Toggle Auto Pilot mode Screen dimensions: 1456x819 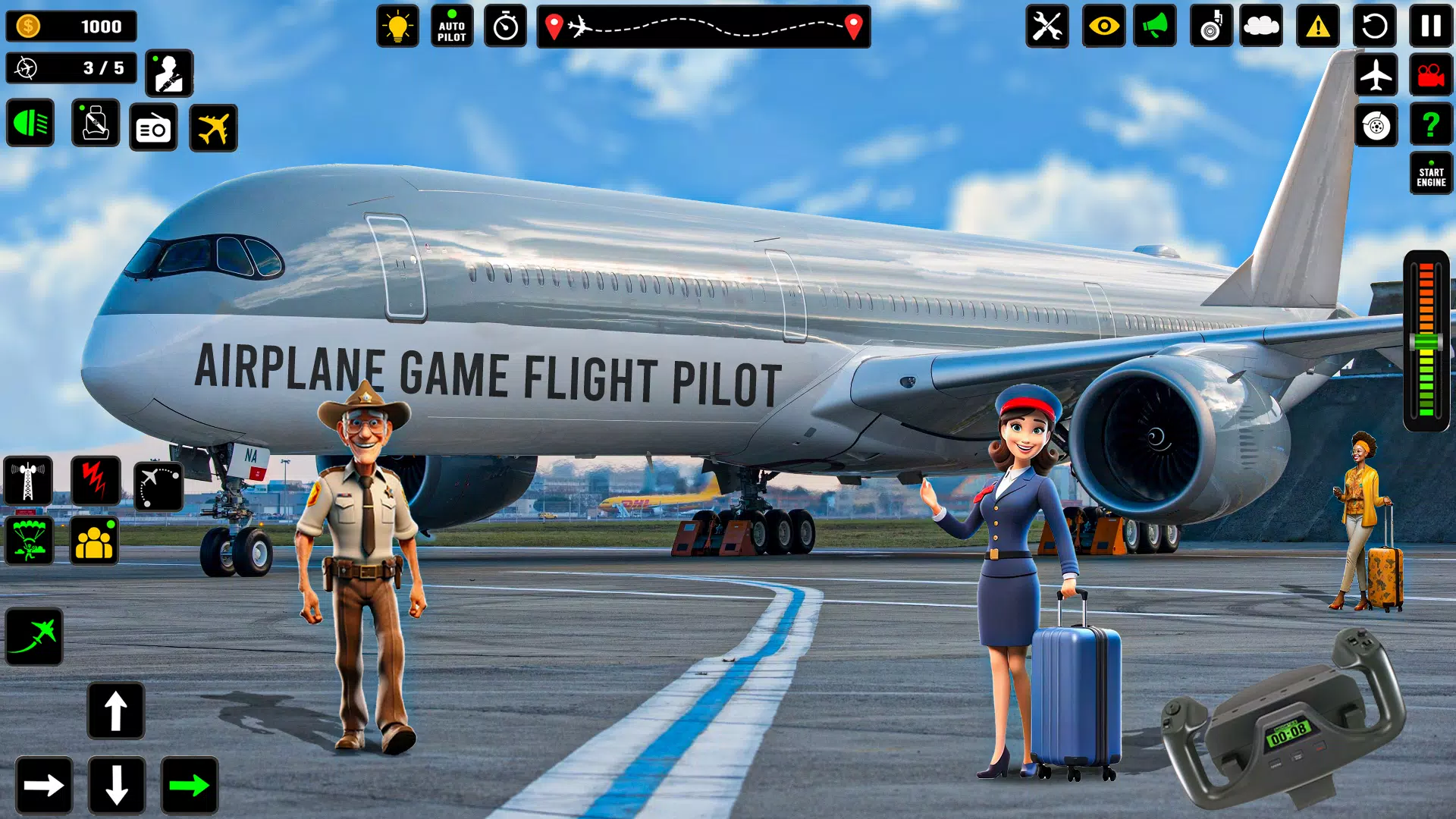(x=451, y=27)
